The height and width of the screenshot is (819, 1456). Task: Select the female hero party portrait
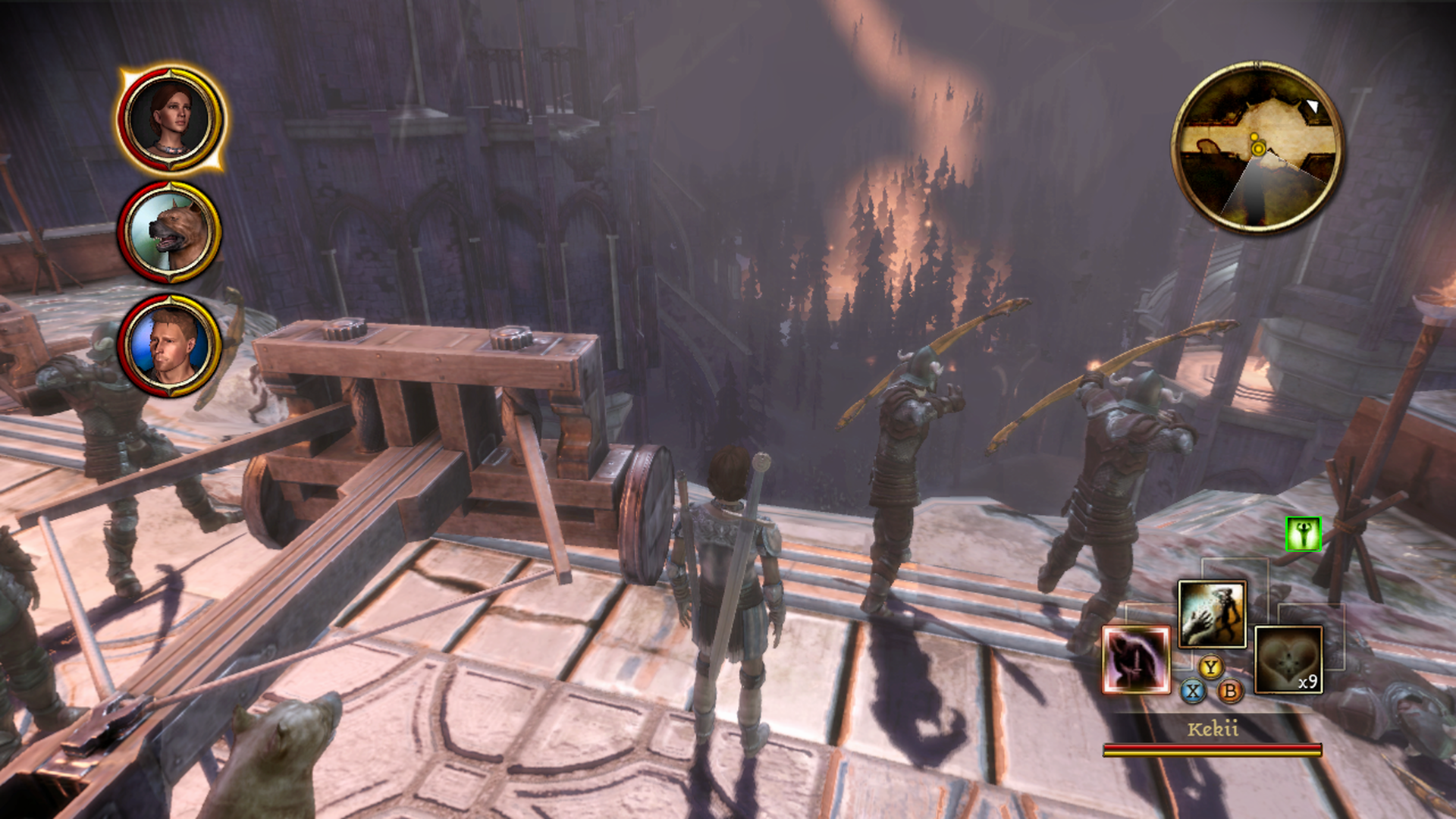point(170,120)
